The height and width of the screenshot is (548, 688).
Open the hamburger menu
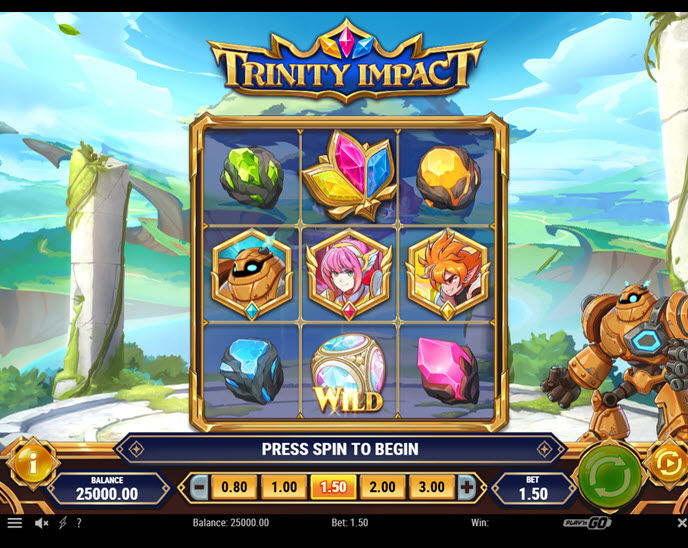coord(14,523)
